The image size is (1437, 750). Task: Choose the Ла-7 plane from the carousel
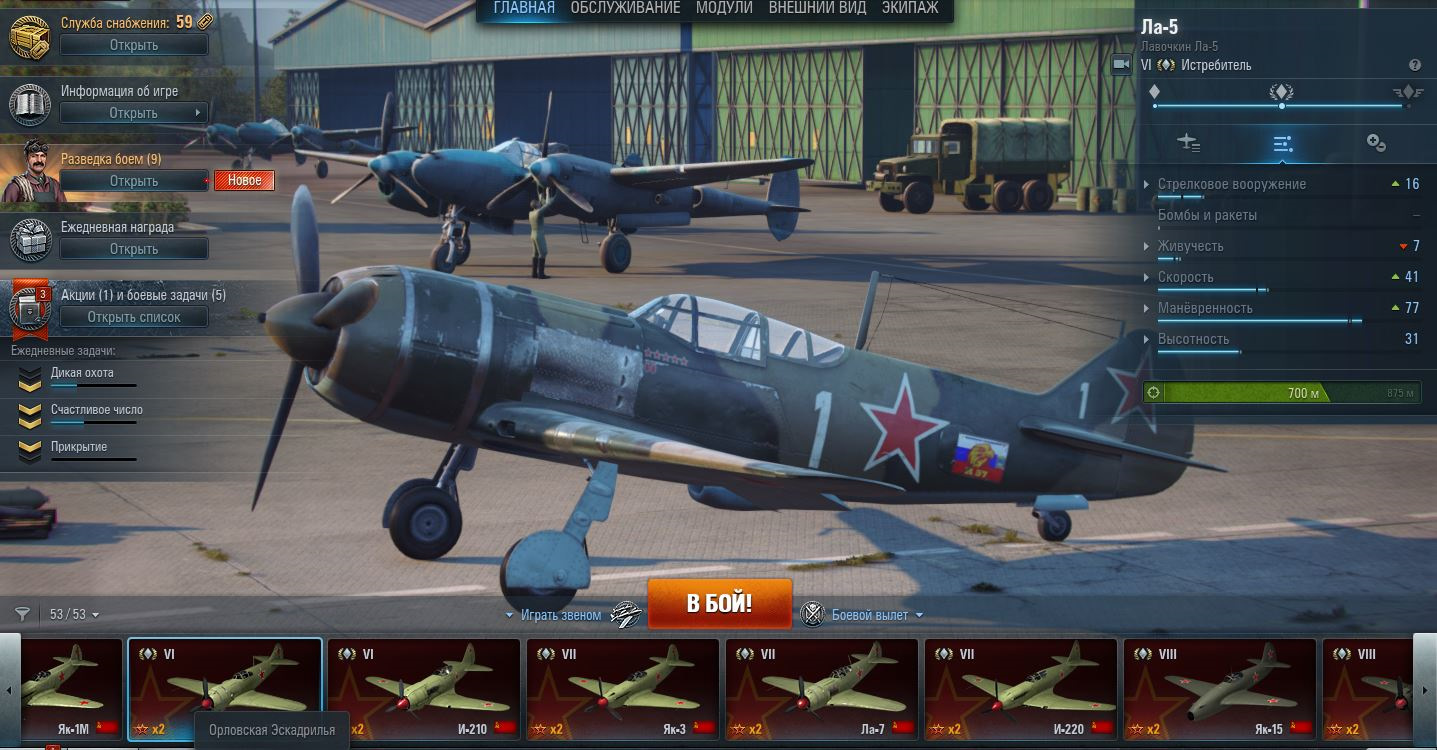(821, 688)
